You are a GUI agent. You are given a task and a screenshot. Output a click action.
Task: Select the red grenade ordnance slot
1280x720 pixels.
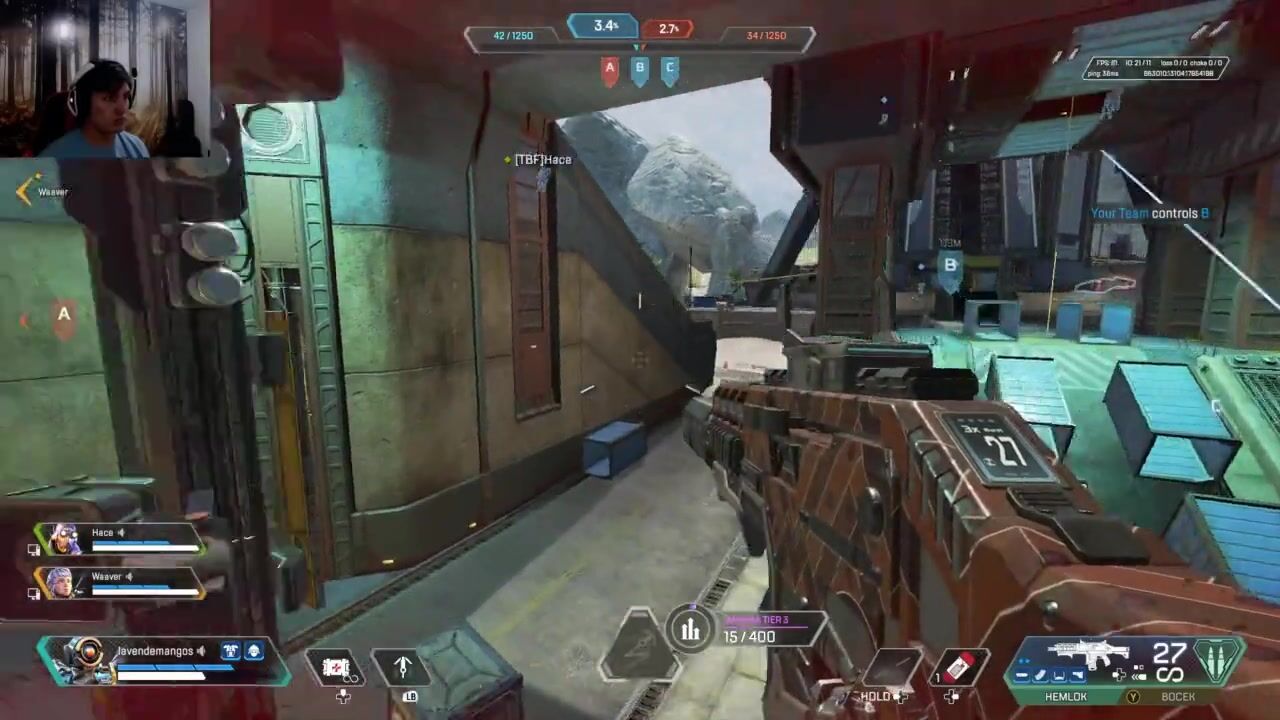pos(958,666)
